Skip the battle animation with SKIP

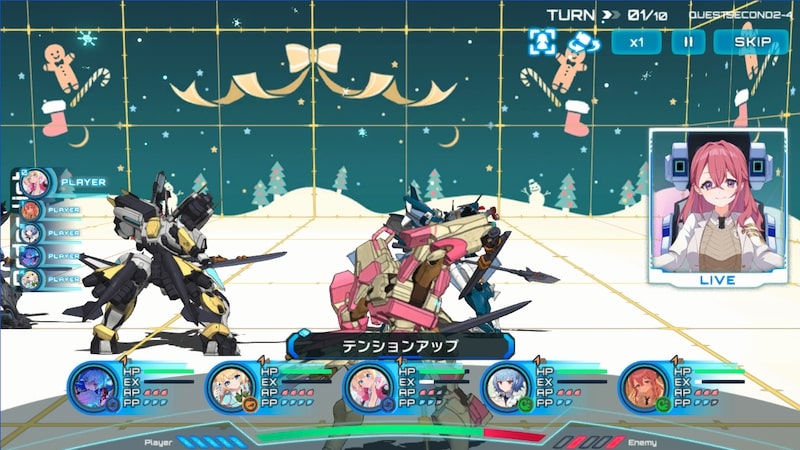752,42
